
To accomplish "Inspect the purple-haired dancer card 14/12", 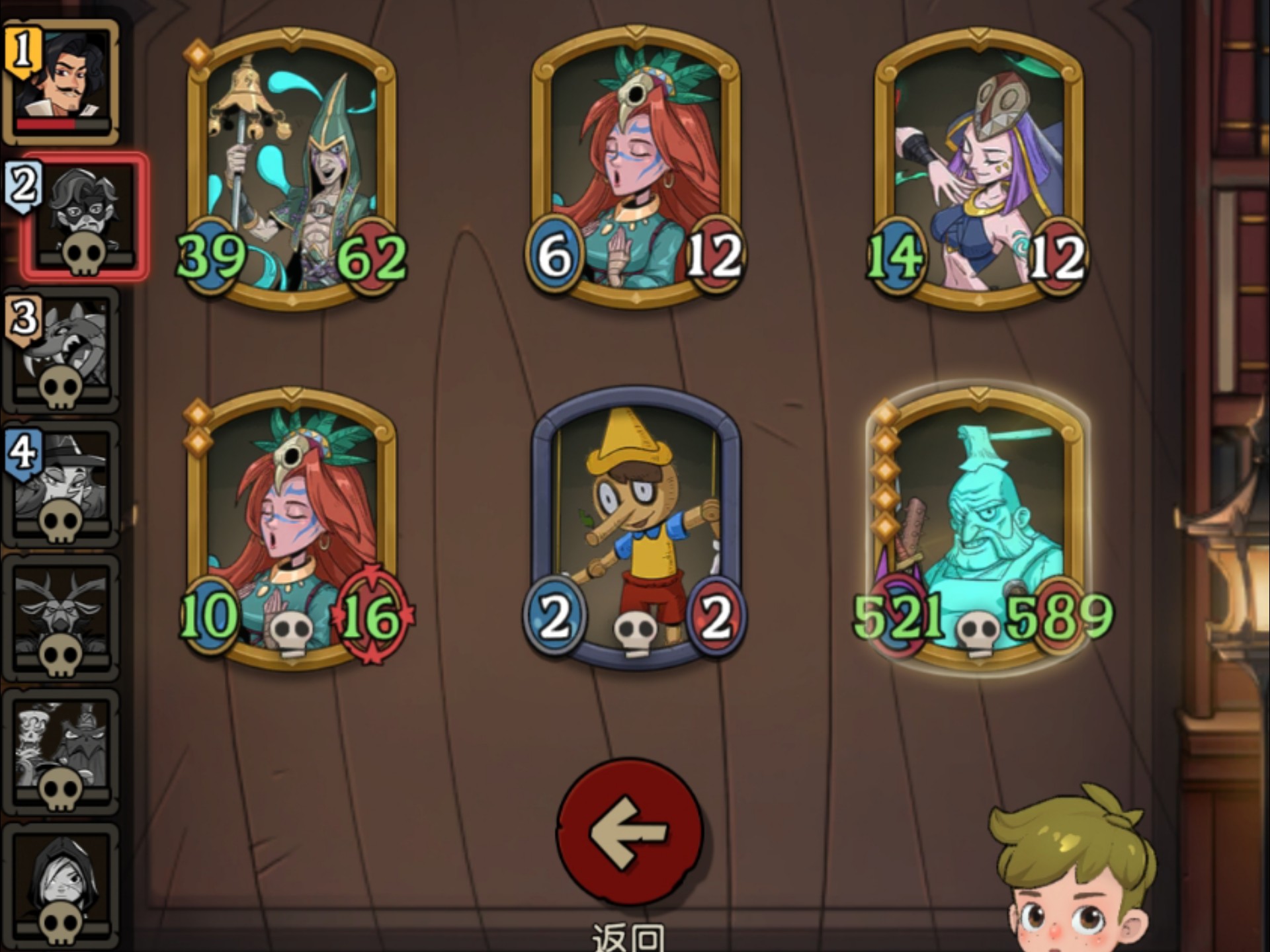I will click(x=979, y=169).
